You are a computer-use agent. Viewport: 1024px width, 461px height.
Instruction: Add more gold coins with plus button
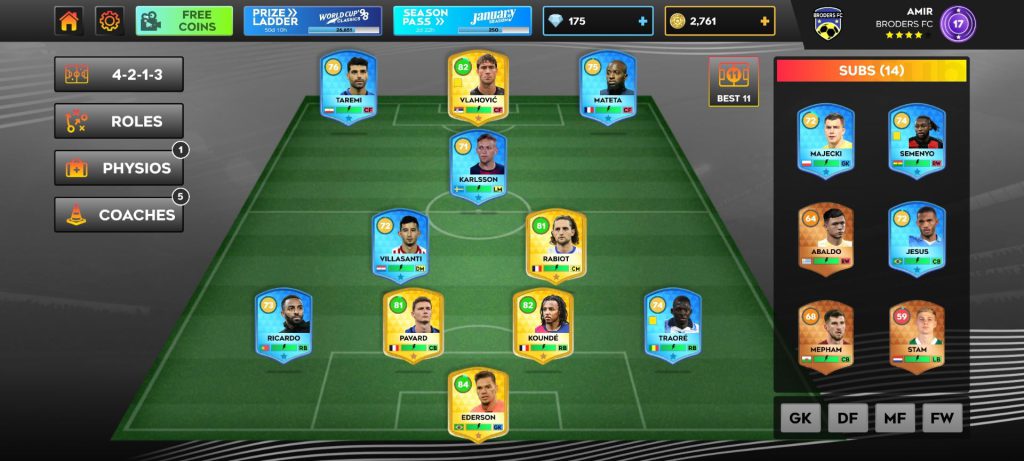(x=765, y=21)
